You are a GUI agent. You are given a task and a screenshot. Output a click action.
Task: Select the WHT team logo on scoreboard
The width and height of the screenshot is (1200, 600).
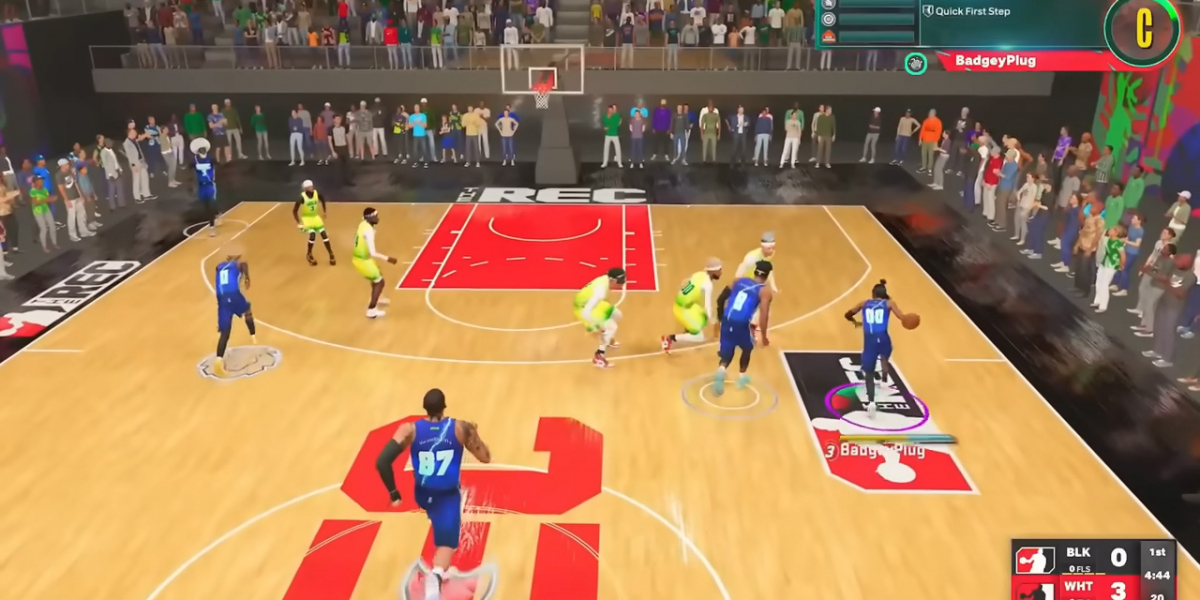tap(1035, 590)
